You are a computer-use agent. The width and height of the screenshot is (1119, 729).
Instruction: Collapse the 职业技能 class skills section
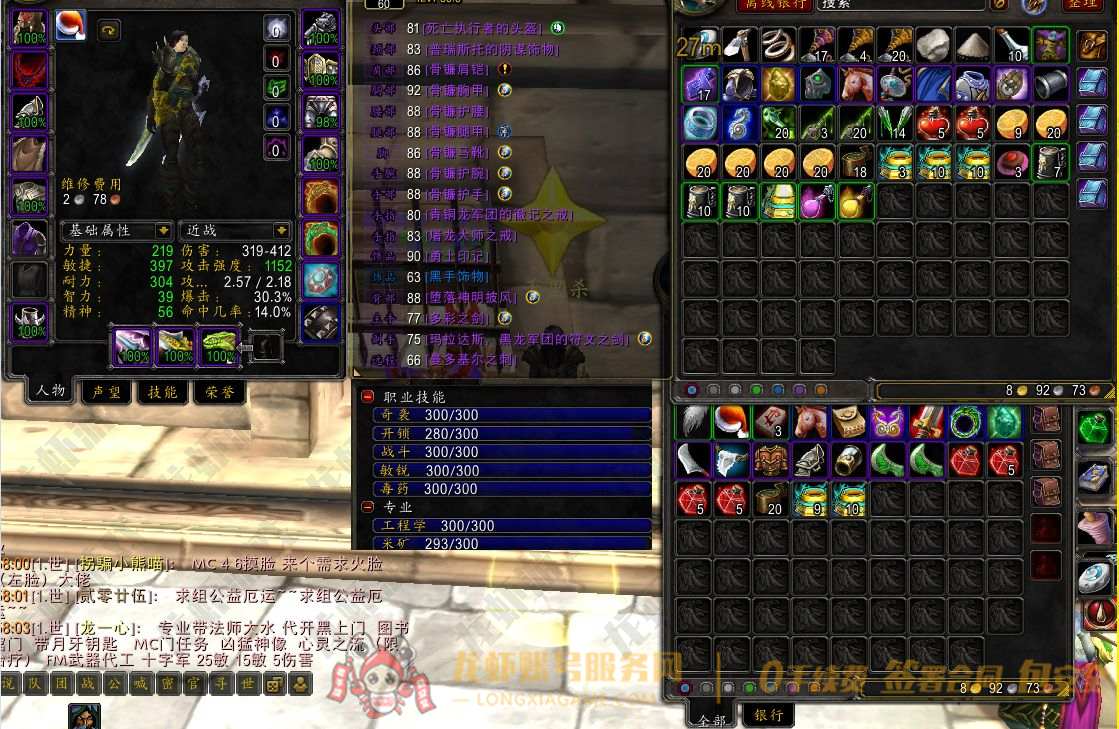pyautogui.click(x=368, y=397)
